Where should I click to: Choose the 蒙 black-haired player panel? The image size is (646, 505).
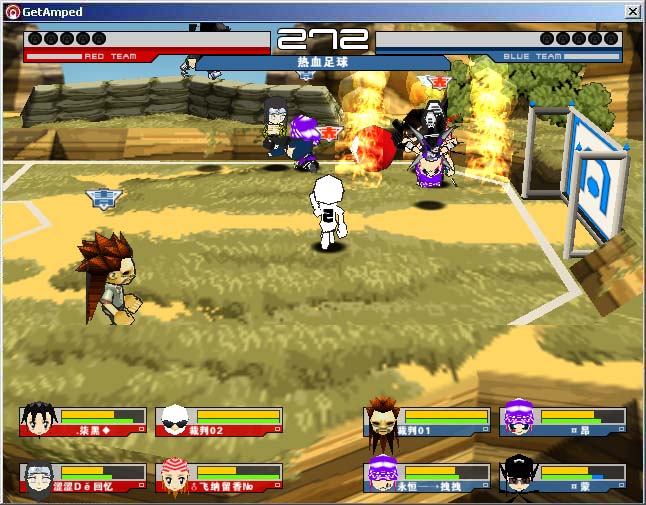pyautogui.click(x=562, y=476)
